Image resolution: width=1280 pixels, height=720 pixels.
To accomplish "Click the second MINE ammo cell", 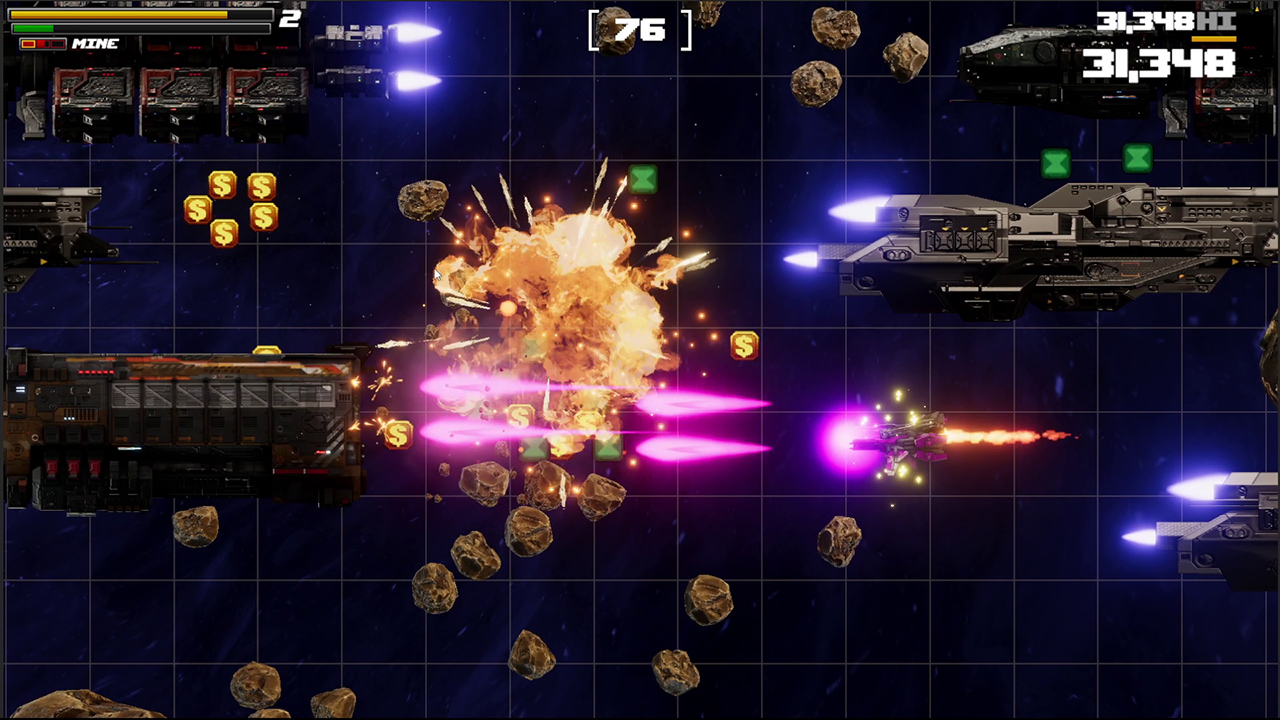I will tap(42, 44).
